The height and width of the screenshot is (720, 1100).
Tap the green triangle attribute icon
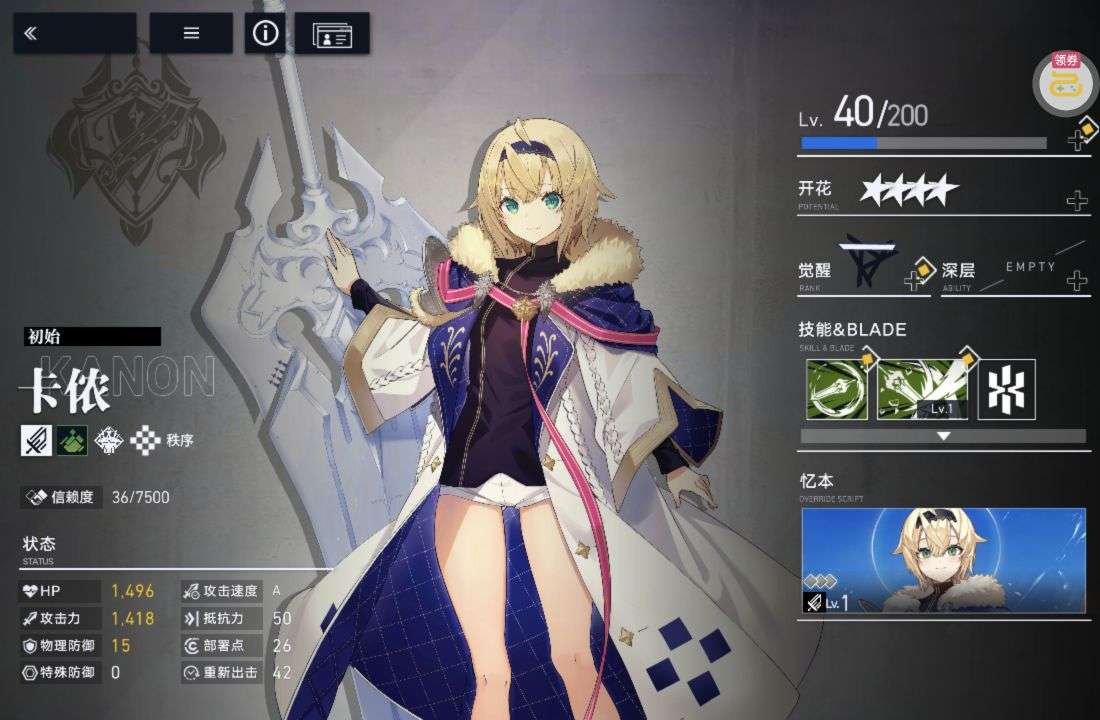(71, 440)
